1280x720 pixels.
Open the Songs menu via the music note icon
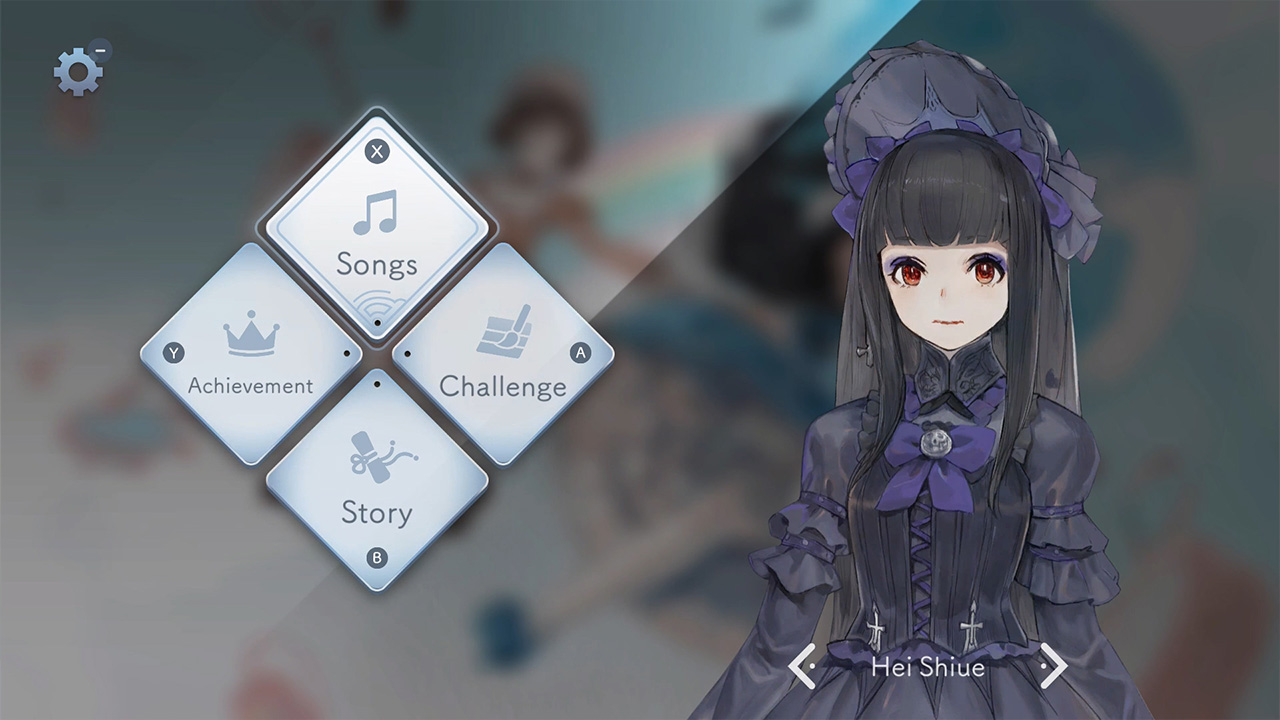[x=375, y=216]
